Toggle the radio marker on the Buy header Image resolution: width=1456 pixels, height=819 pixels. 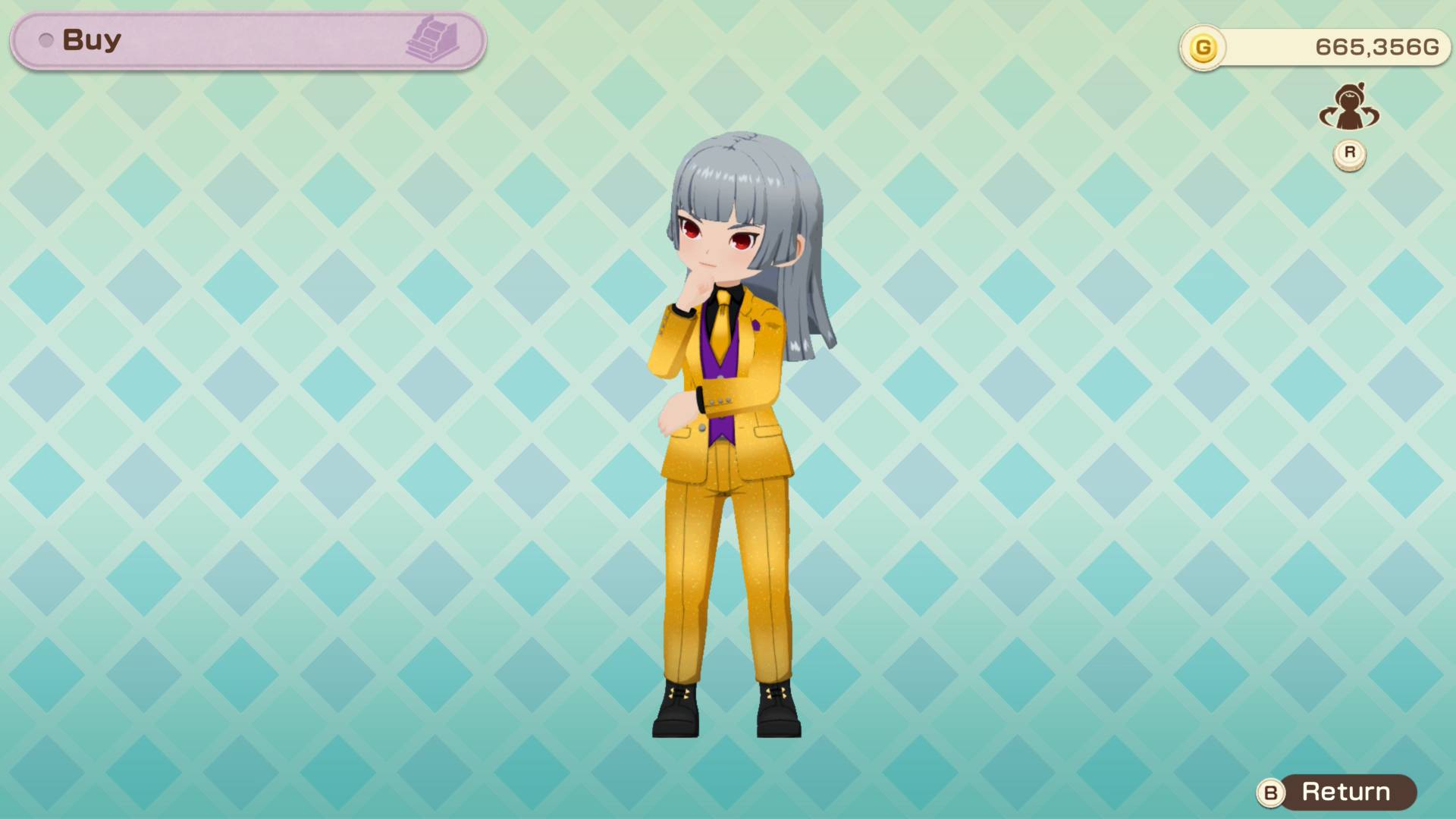49,40
